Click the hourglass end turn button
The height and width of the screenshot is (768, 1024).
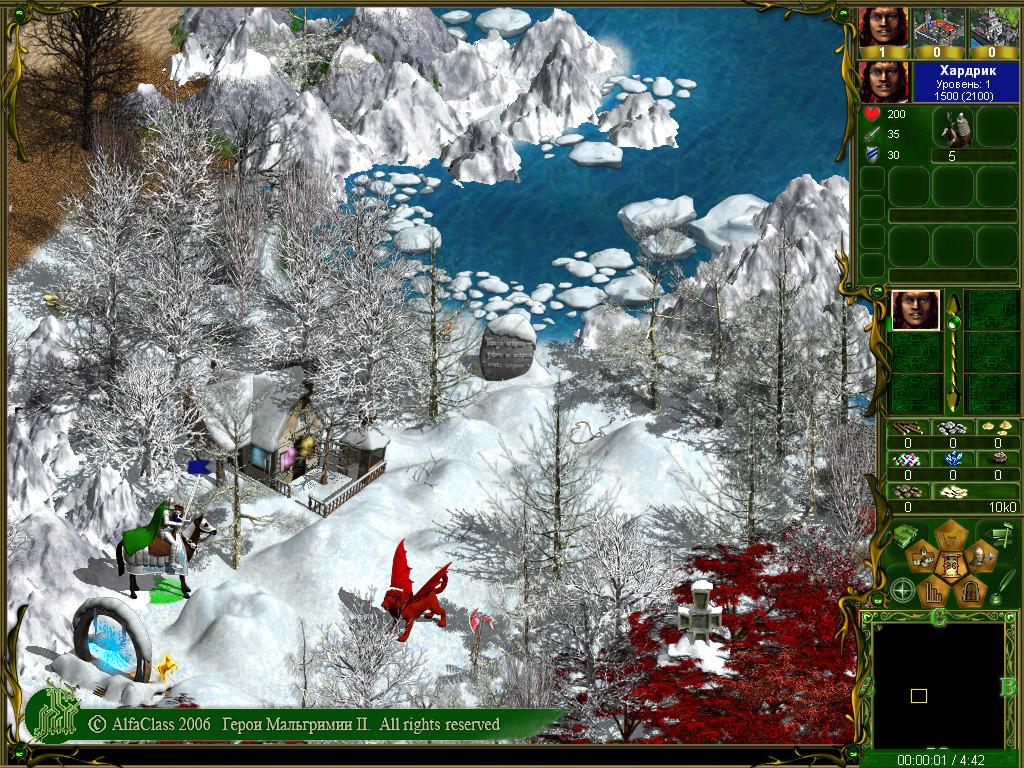point(950,566)
